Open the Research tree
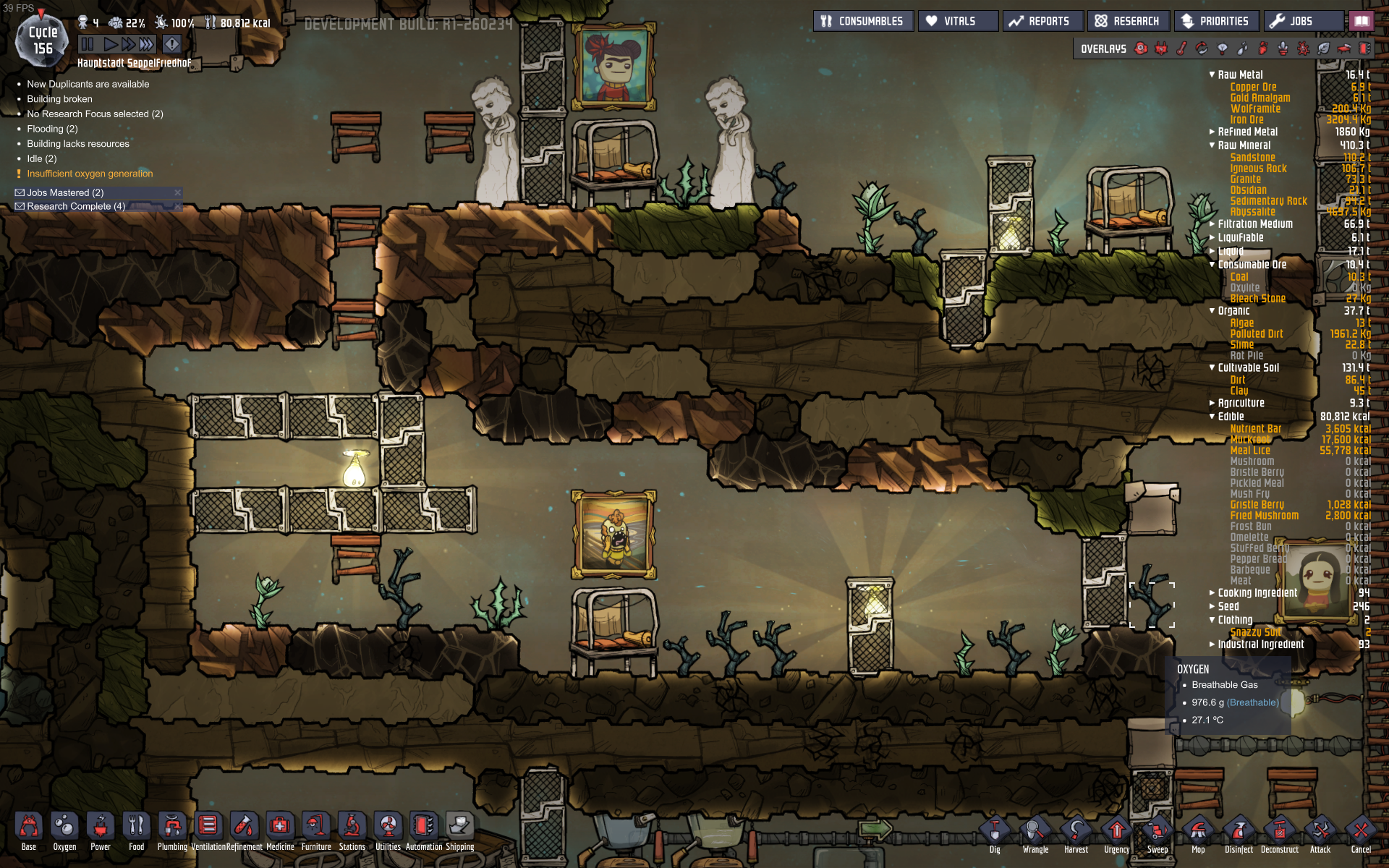This screenshot has height=868, width=1389. [x=1128, y=21]
